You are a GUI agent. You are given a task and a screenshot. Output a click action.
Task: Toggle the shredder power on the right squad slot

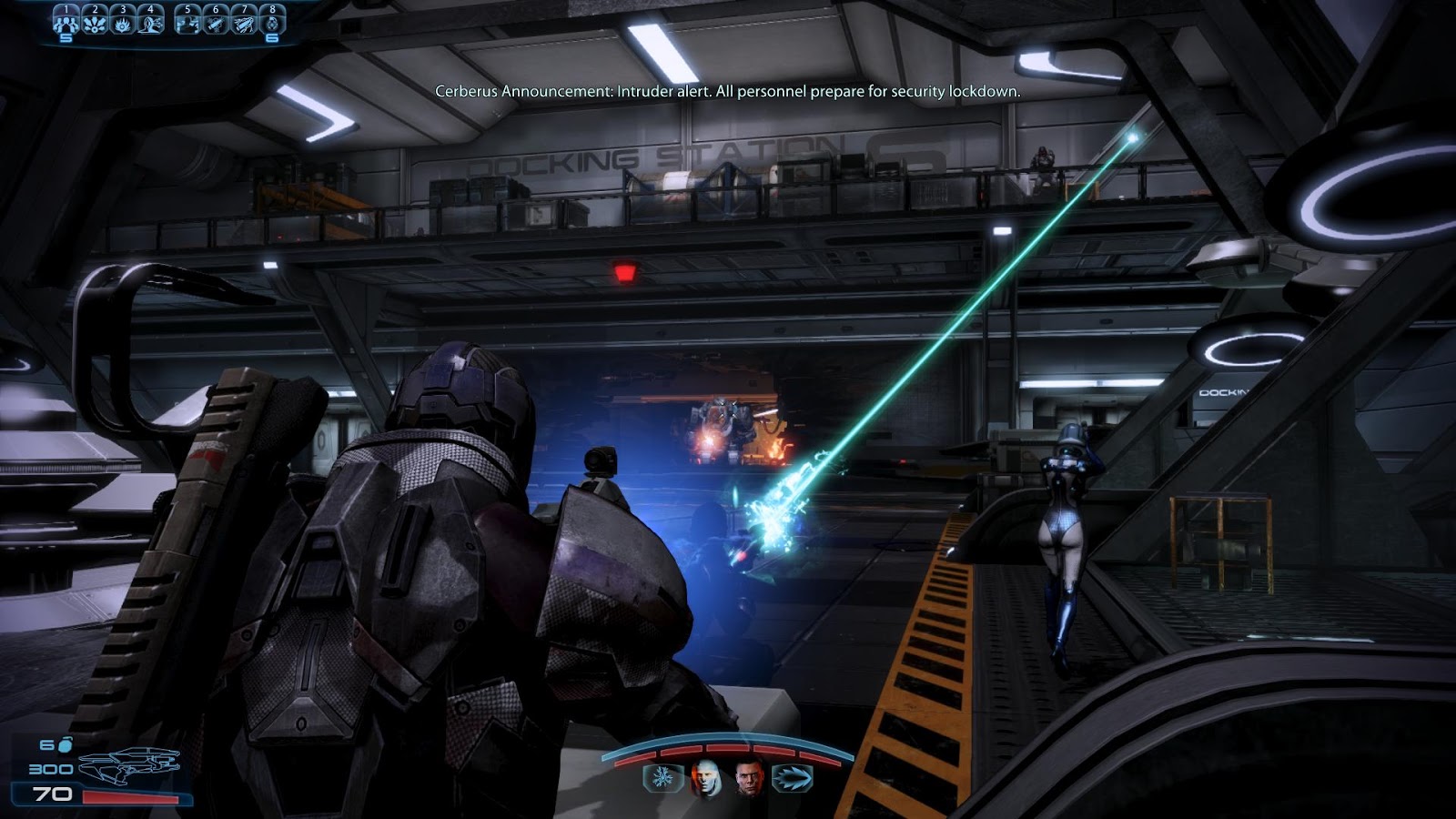click(x=792, y=780)
